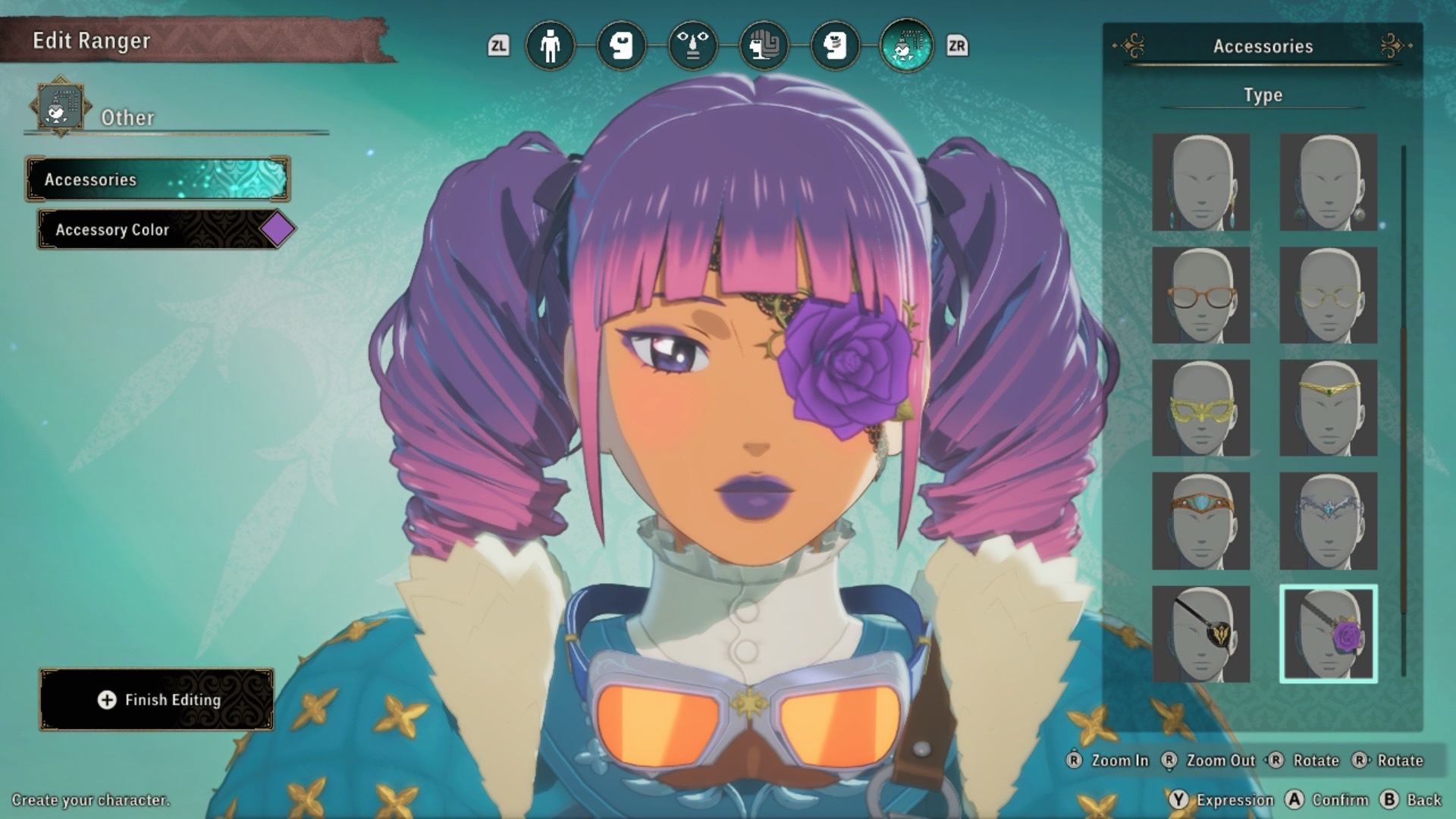Pick the round disc earrings accessory
Screen dimensions: 1456x819
pyautogui.click(x=1328, y=183)
